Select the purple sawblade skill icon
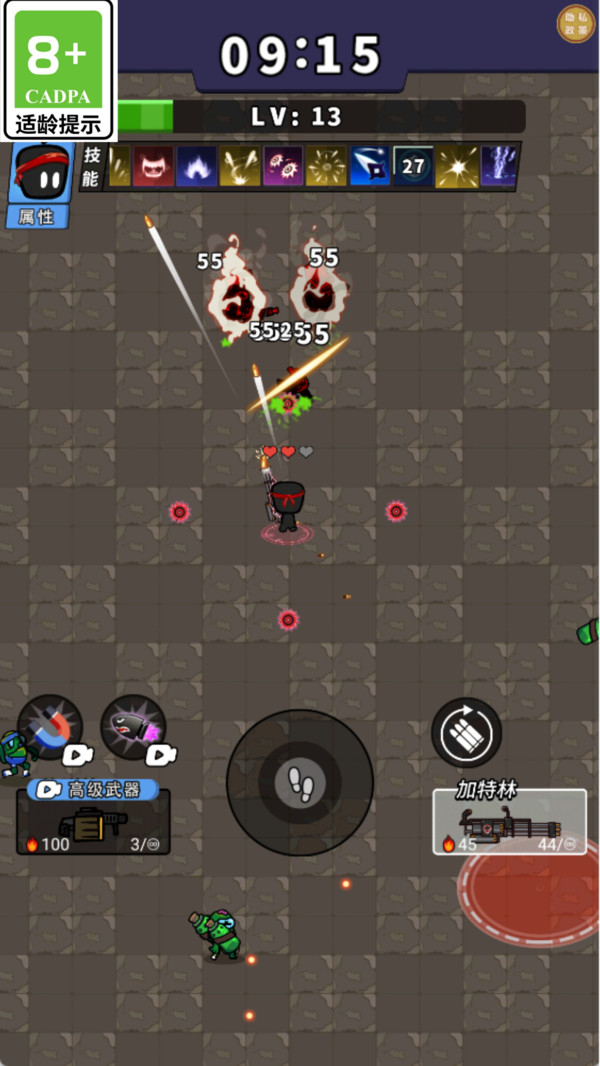 click(x=282, y=167)
